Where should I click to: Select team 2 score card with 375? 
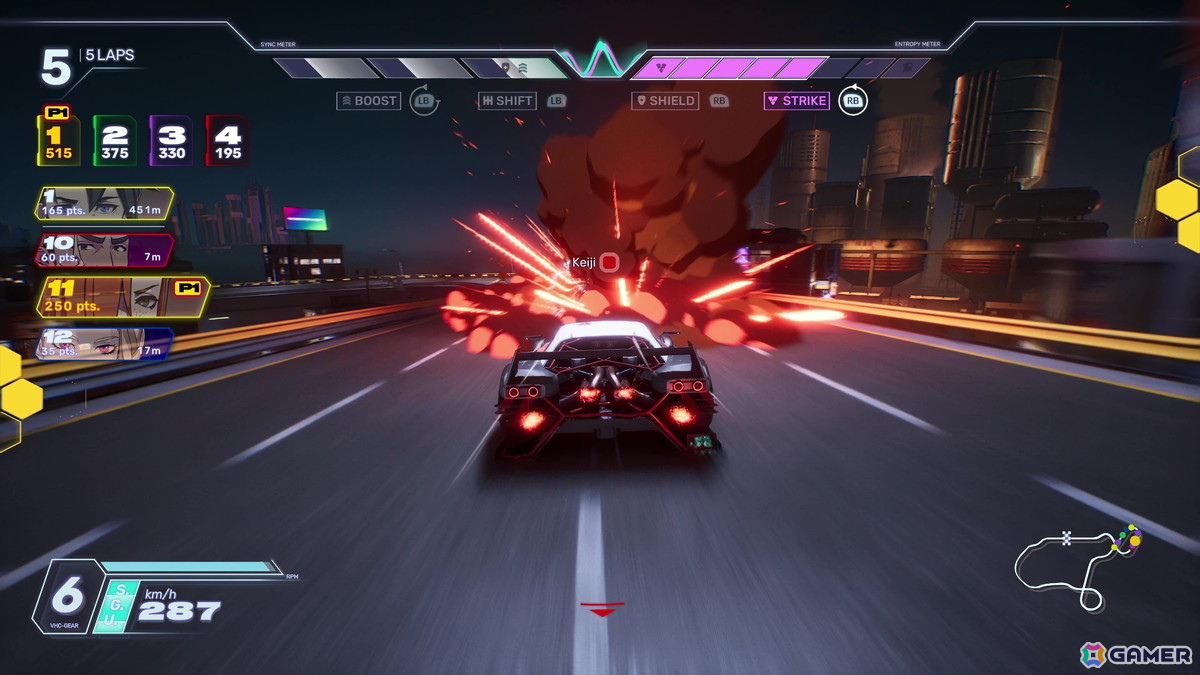[115, 141]
